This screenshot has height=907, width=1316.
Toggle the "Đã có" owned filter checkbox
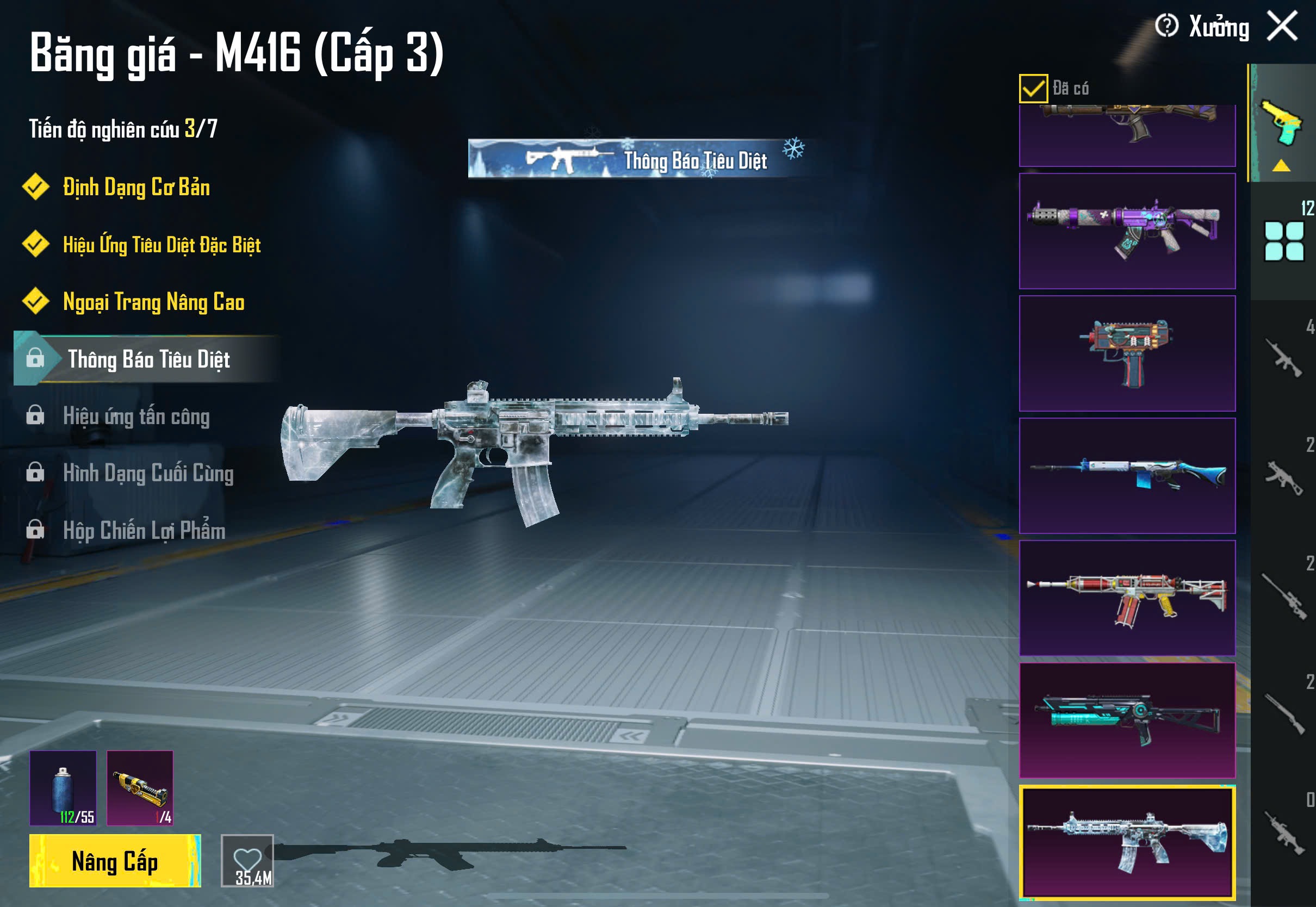pyautogui.click(x=1033, y=88)
